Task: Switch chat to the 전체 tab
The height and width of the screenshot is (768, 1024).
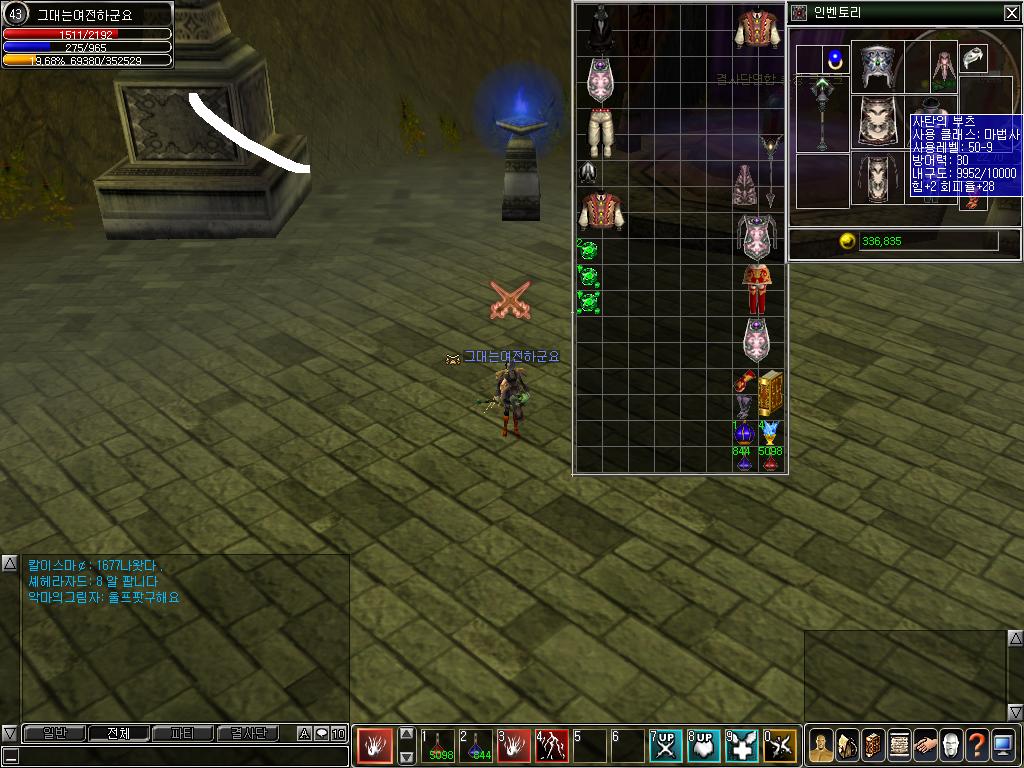Action: tap(117, 734)
